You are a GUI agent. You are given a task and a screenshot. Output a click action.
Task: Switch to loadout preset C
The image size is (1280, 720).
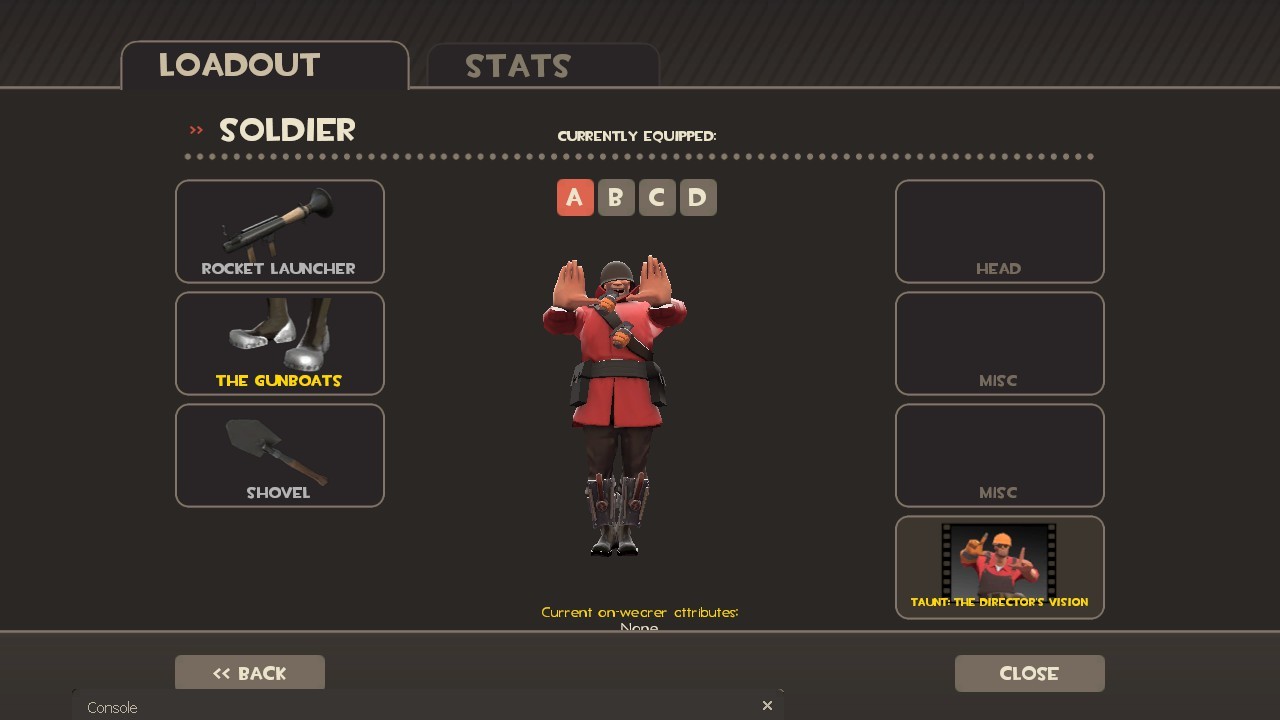pyautogui.click(x=657, y=197)
